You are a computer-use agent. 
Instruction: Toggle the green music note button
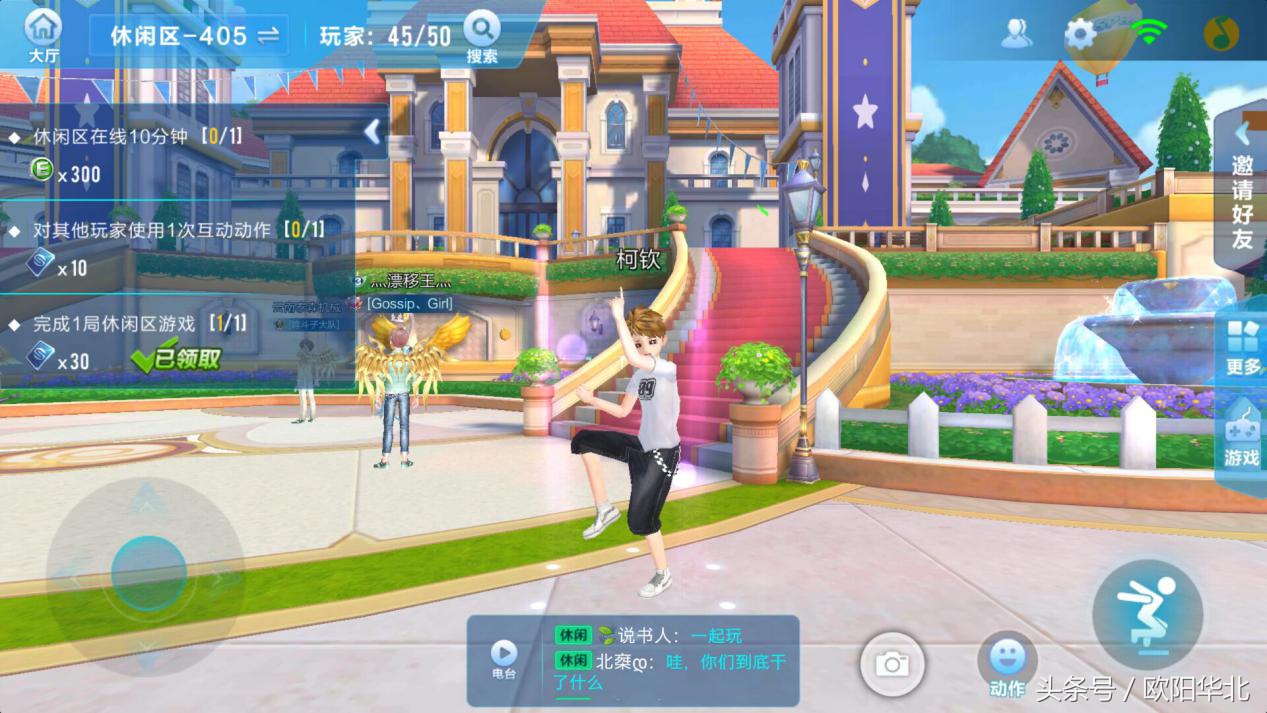tap(1221, 34)
